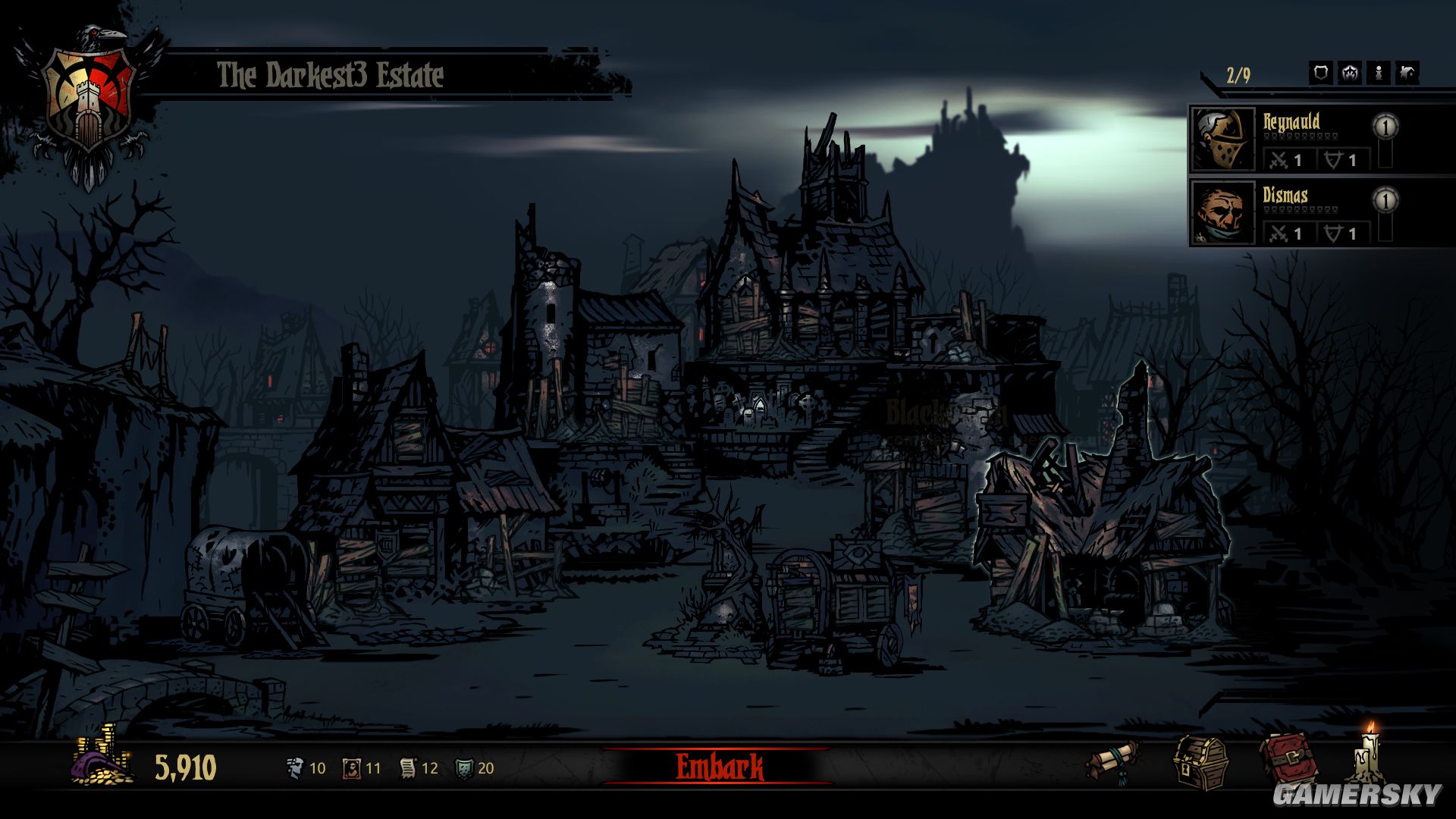Click the spiked crest roster sort icon

[1349, 73]
